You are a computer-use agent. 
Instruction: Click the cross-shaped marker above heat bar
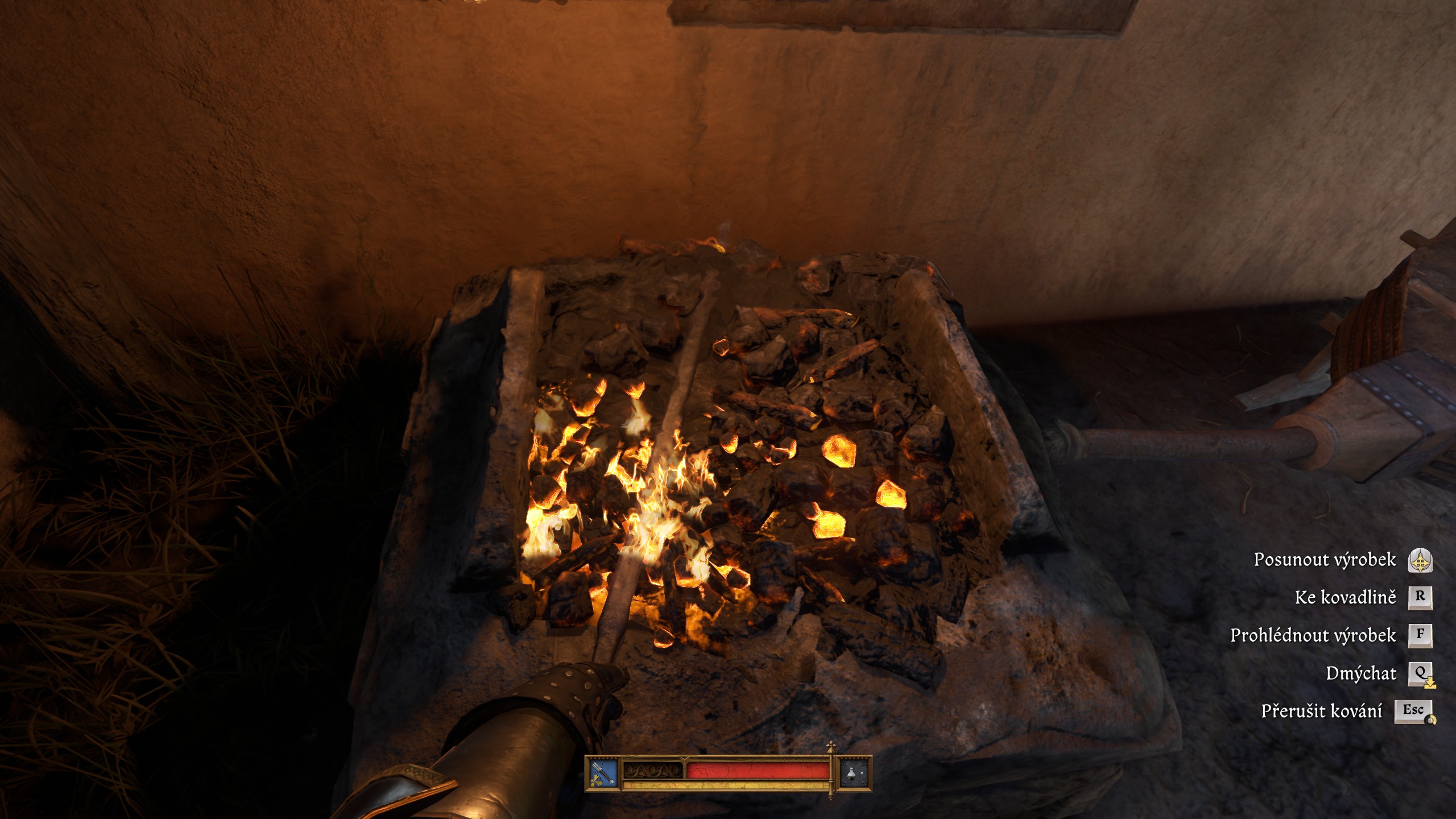coord(831,746)
